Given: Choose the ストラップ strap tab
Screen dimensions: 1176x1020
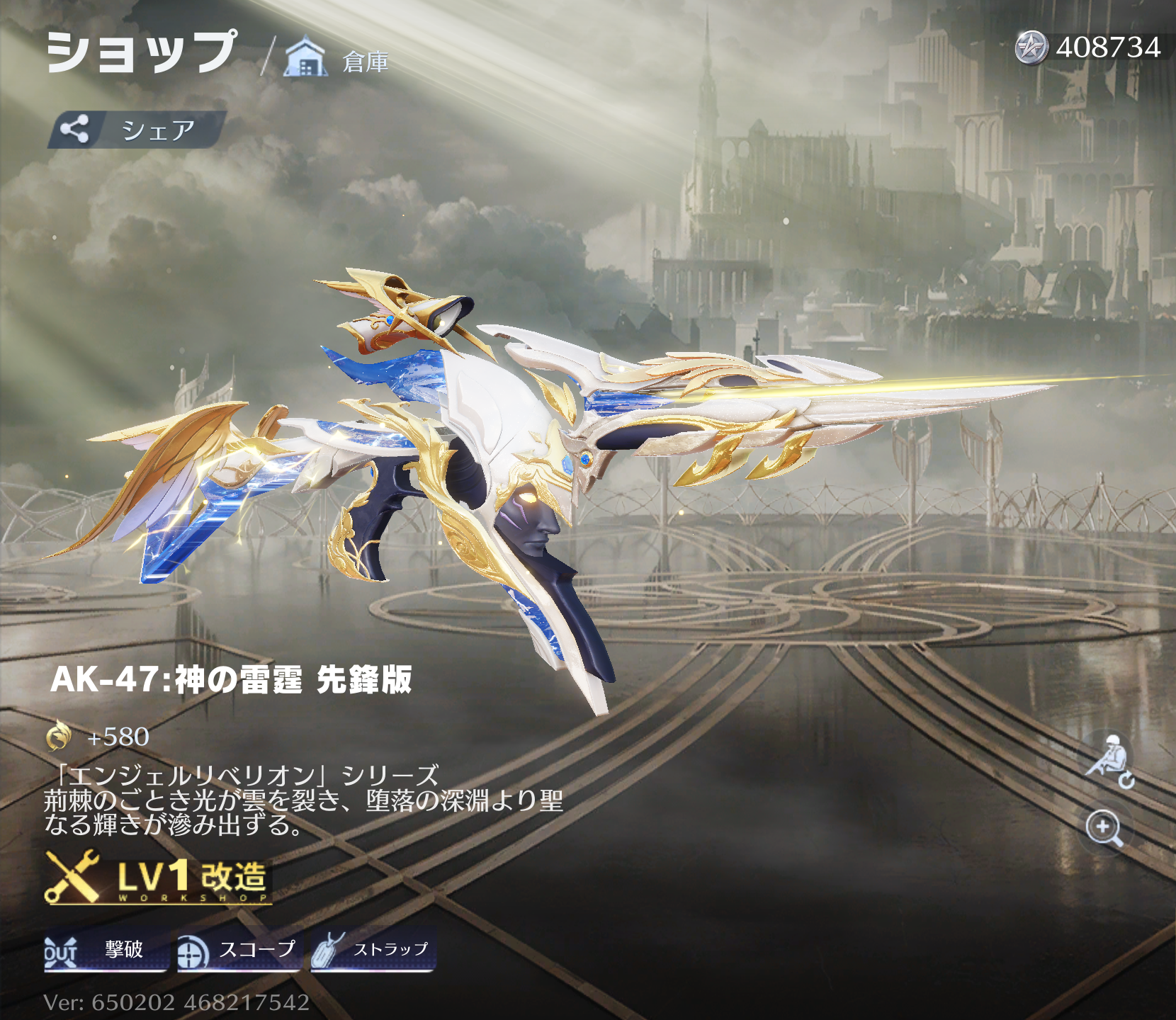Looking at the screenshot, I should click(373, 950).
